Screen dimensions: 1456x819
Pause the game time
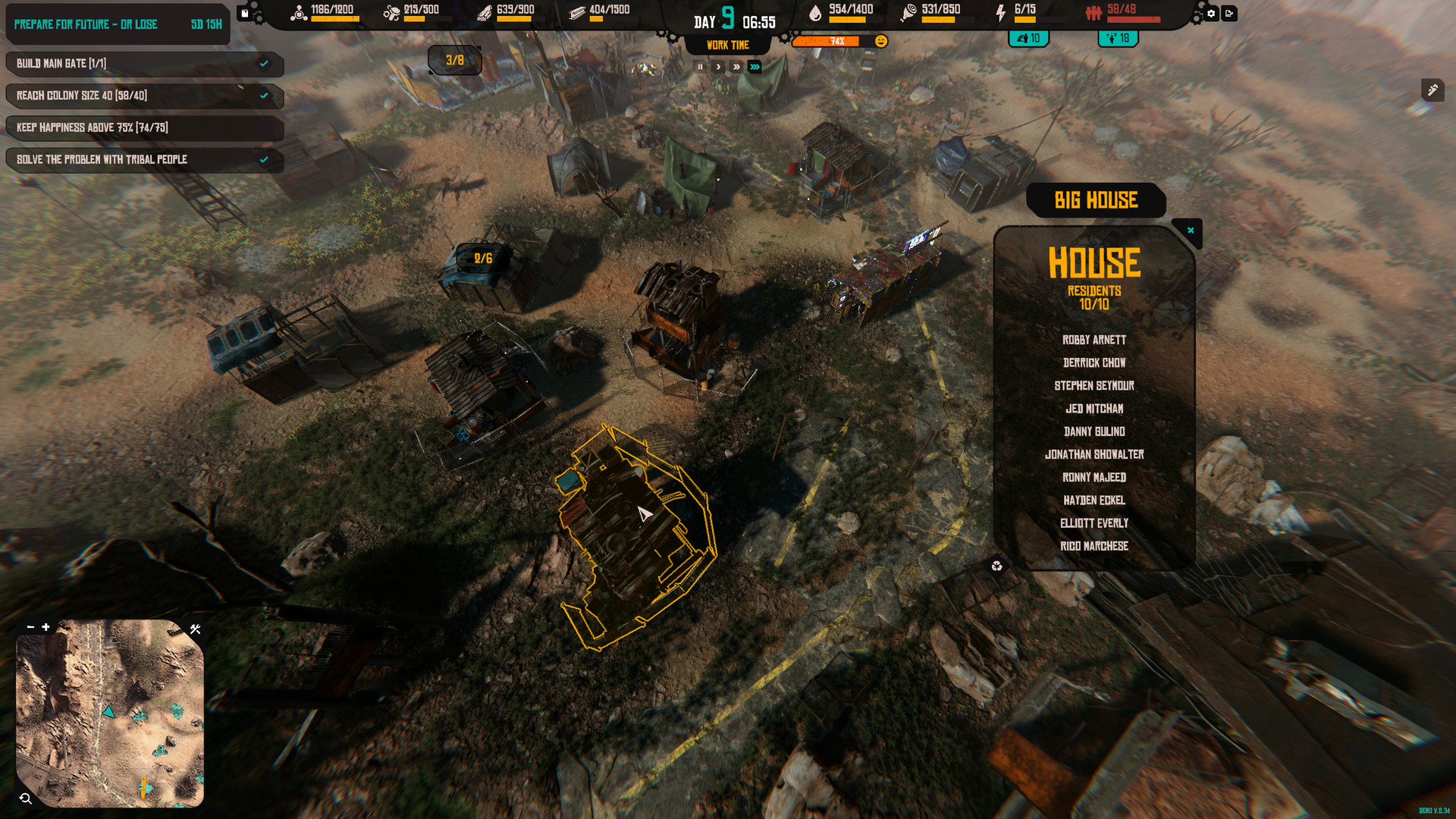click(699, 66)
